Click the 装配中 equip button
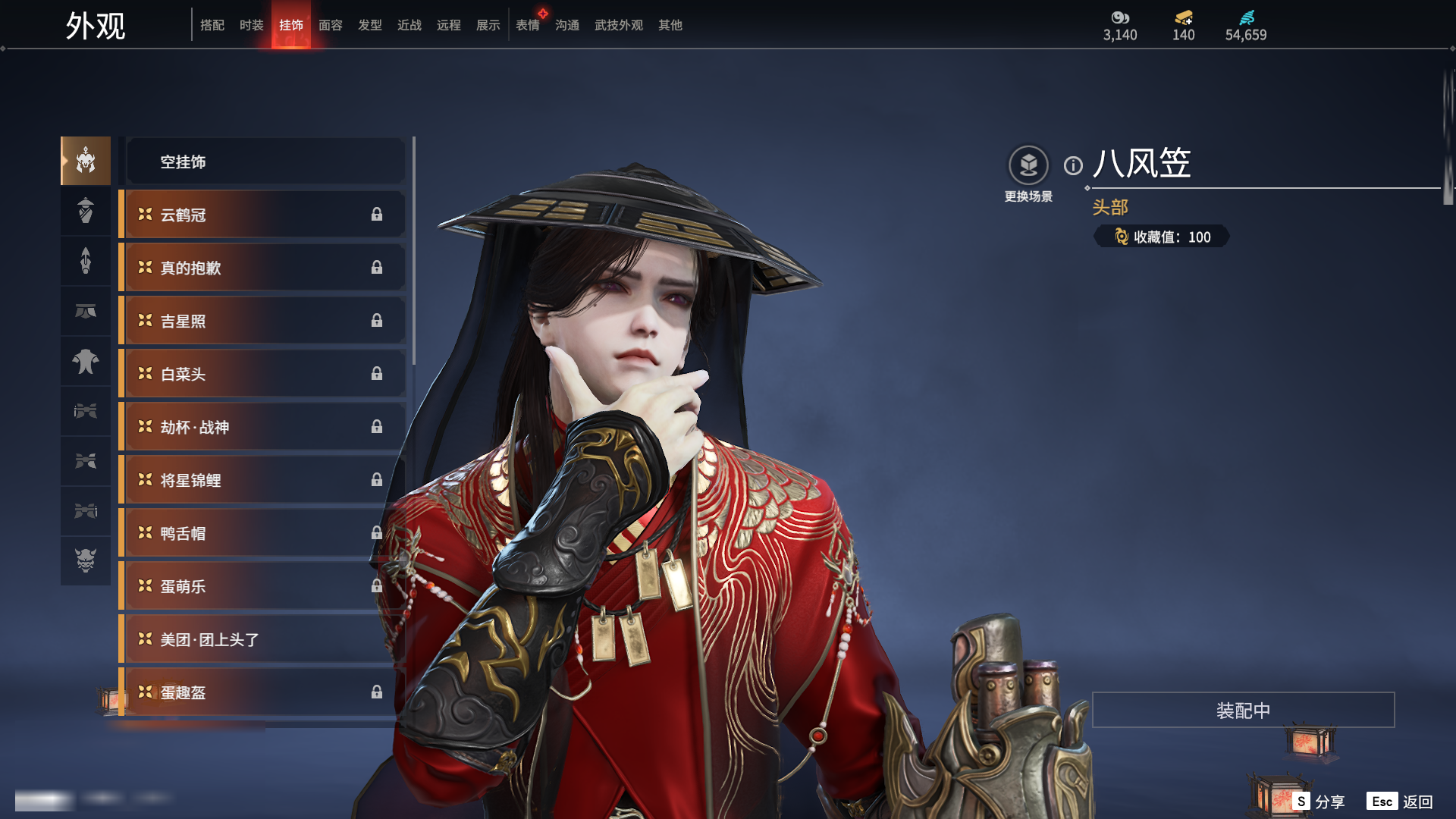1456x819 pixels. [x=1243, y=710]
